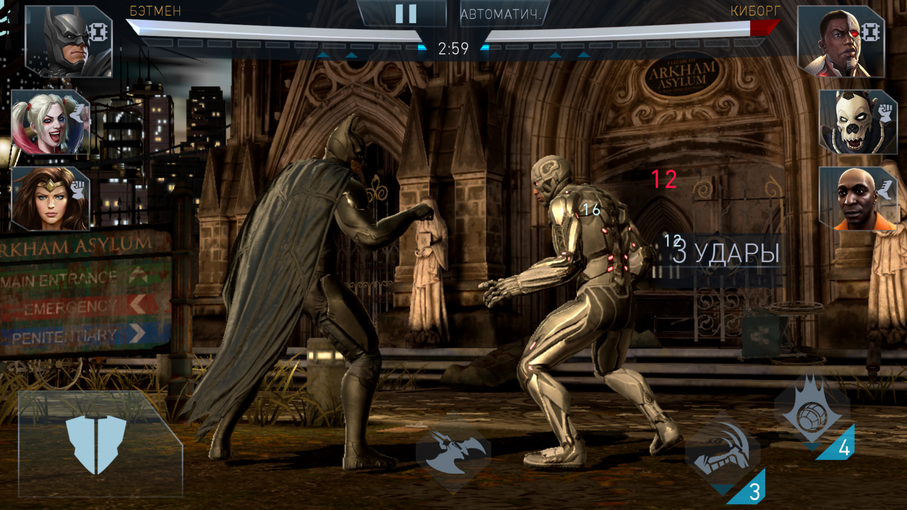Image resolution: width=907 pixels, height=510 pixels.
Task: Select the skull-masked enemy portrait
Action: point(857,122)
